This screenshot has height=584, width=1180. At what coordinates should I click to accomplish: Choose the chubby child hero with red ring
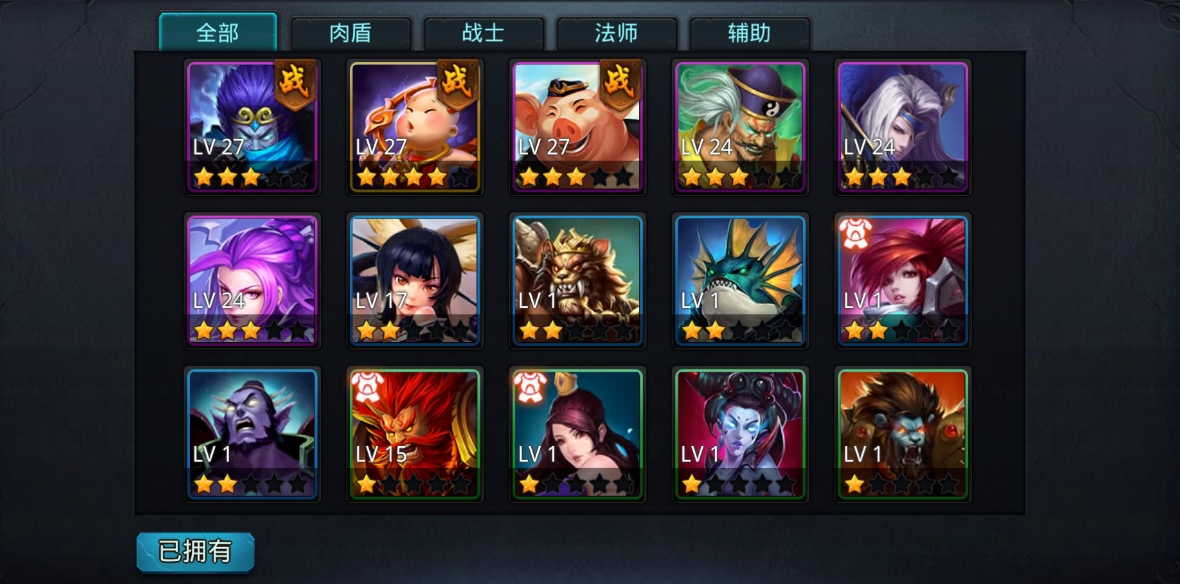click(x=415, y=125)
